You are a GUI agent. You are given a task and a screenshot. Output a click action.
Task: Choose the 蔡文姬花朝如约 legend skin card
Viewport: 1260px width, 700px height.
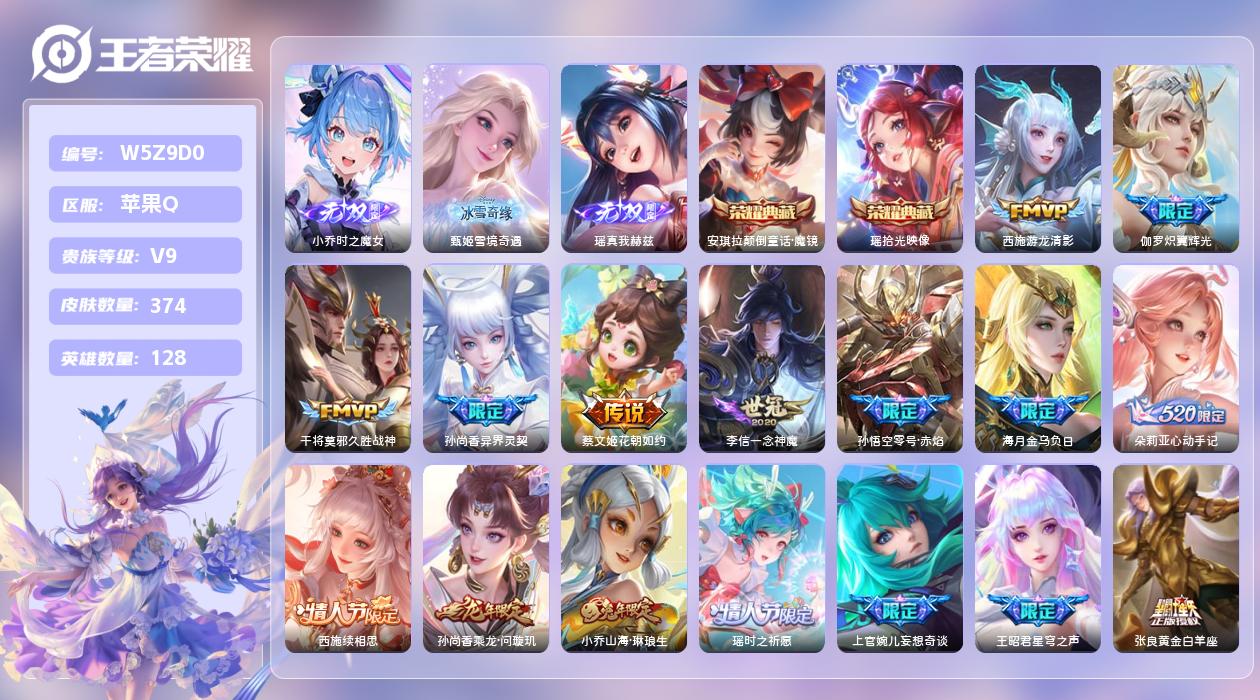[x=624, y=358]
